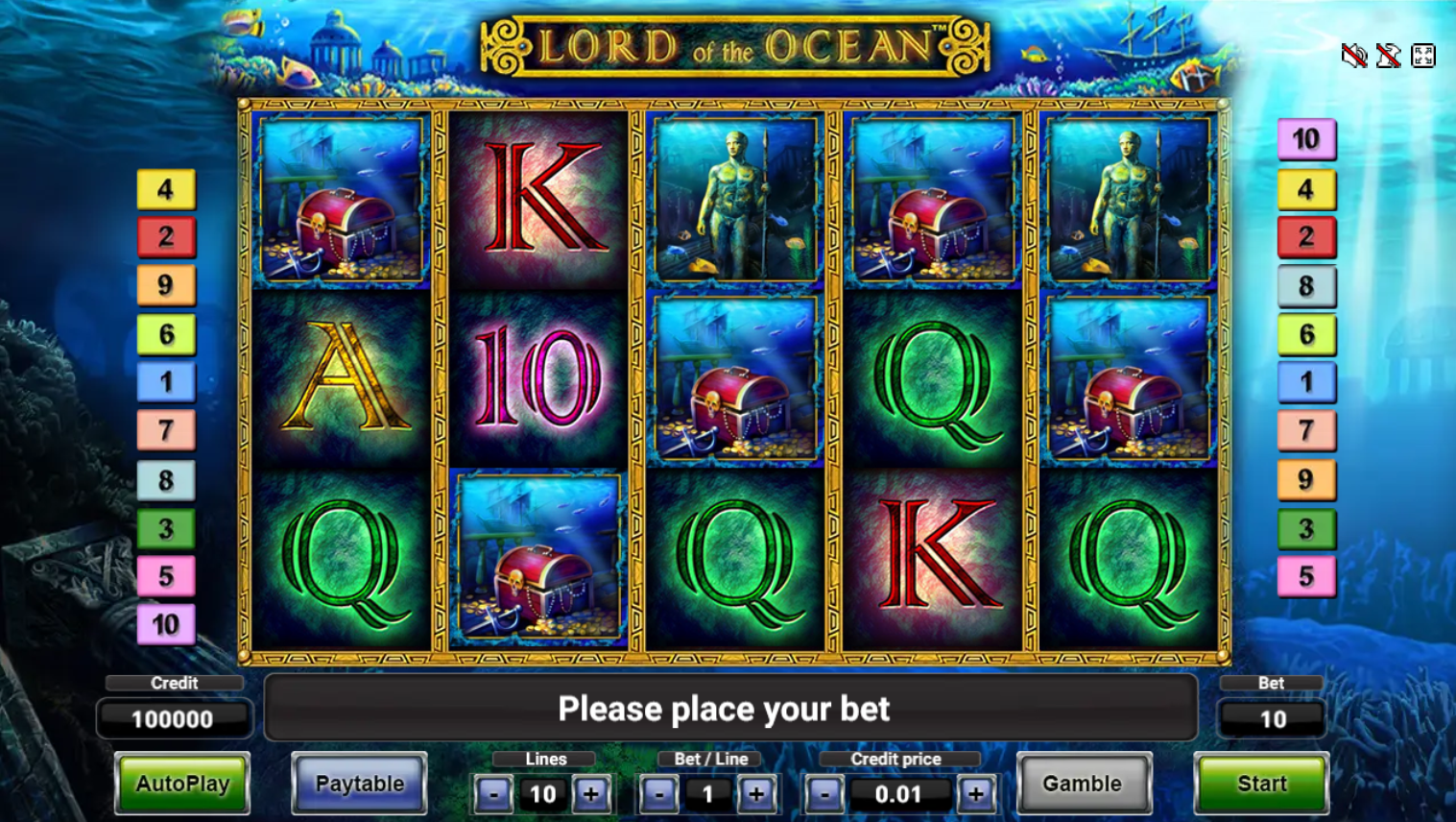Unmute the game sound
The height and width of the screenshot is (822, 1456).
(1352, 56)
